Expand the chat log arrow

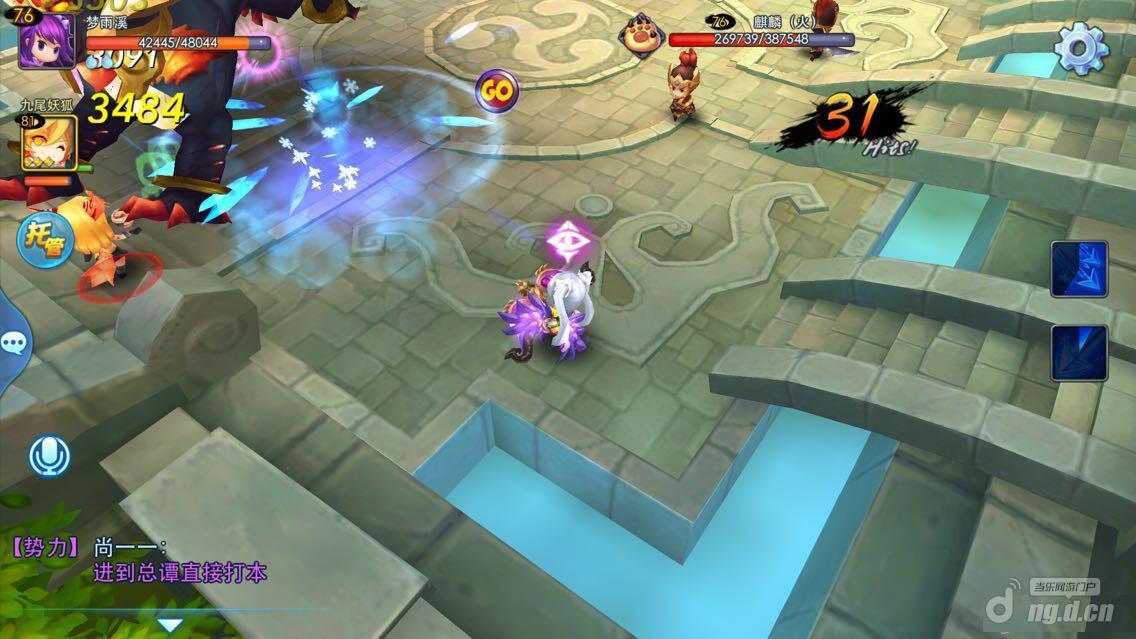(170, 625)
